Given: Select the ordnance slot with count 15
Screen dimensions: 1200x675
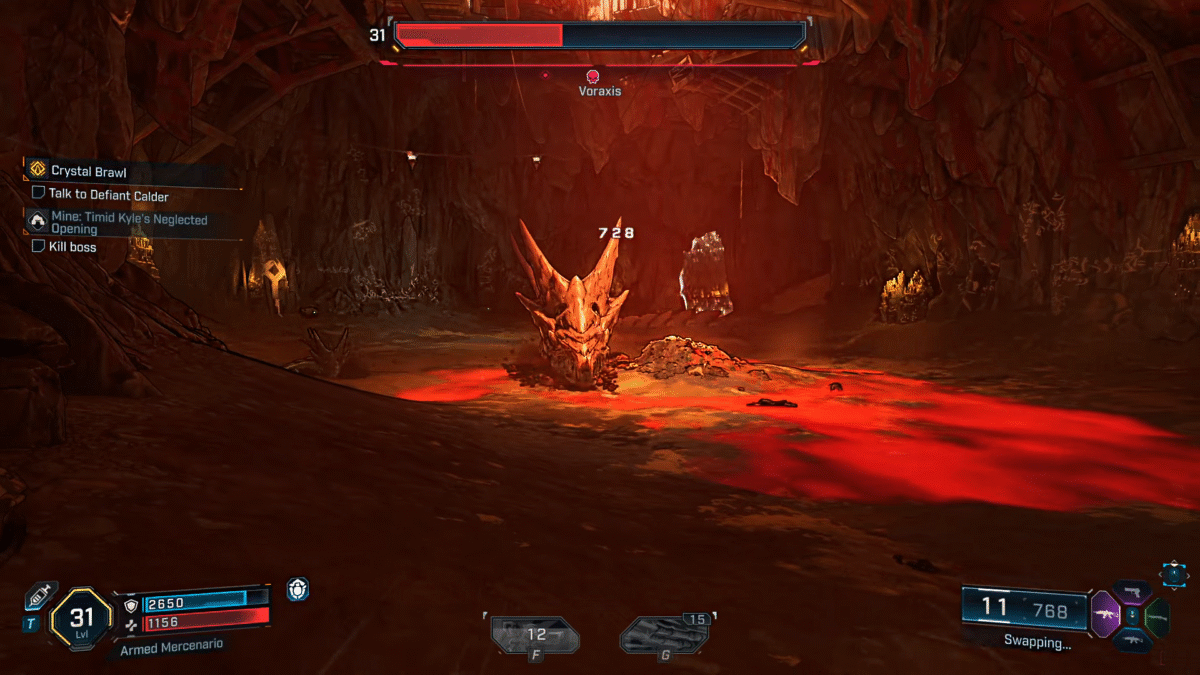Looking at the screenshot, I should click(665, 635).
